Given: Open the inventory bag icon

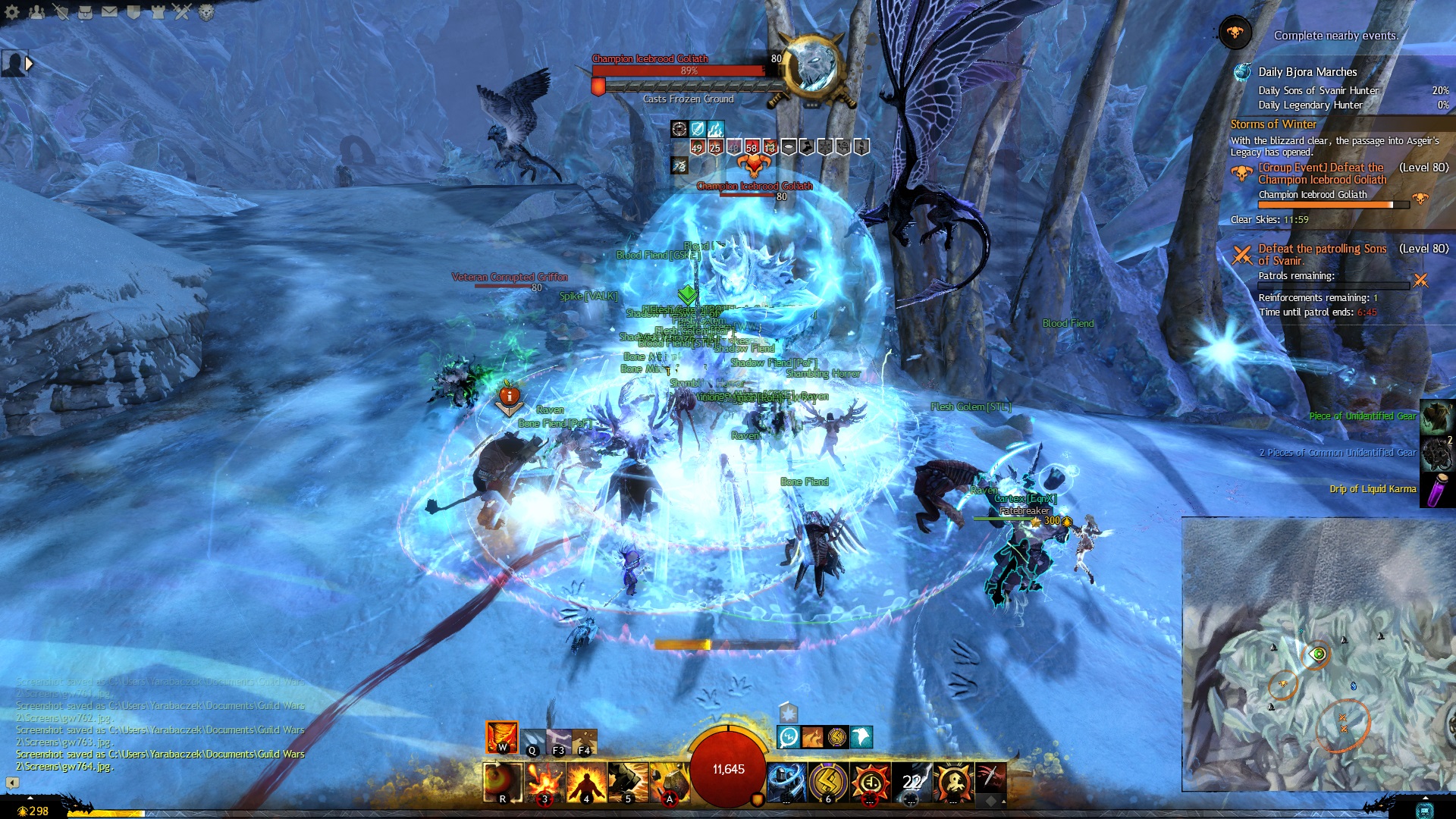Looking at the screenshot, I should coord(85,12).
